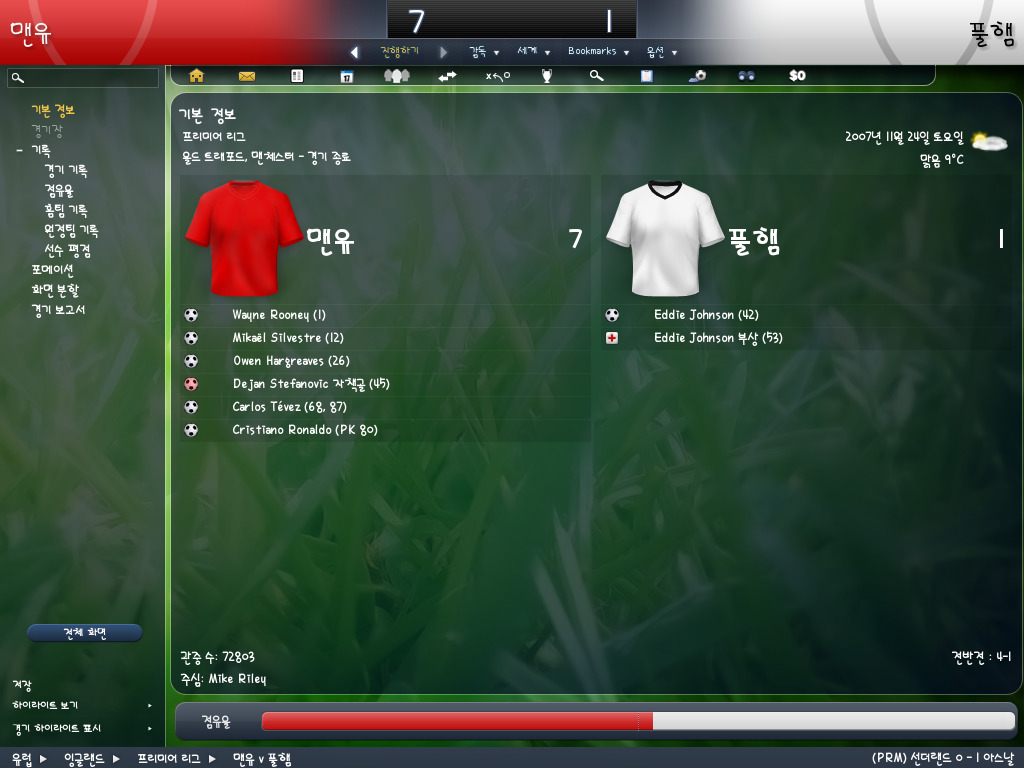1024x768 pixels.
Task: Switch to the 포메이션 formation view
Action: click(52, 270)
